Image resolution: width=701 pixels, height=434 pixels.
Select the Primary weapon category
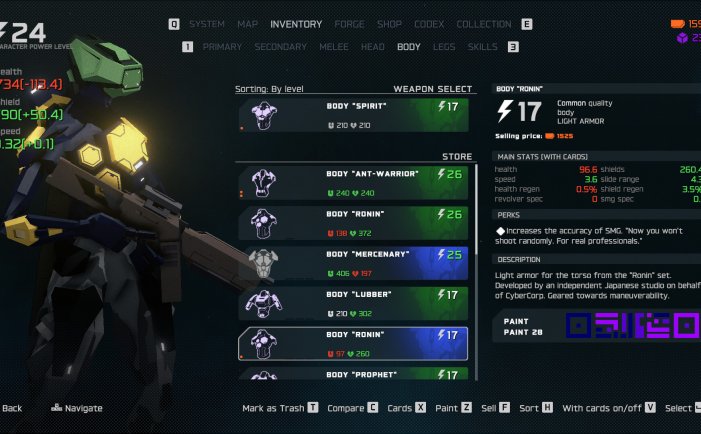(222, 47)
